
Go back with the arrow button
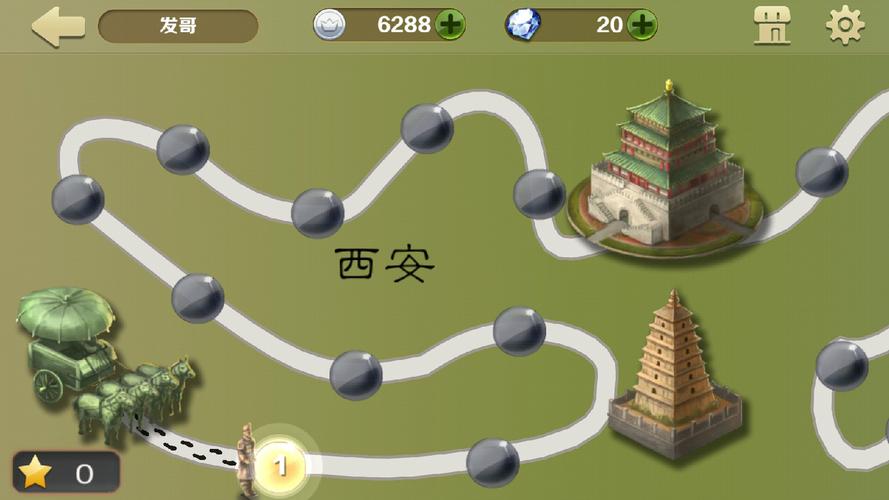click(58, 26)
